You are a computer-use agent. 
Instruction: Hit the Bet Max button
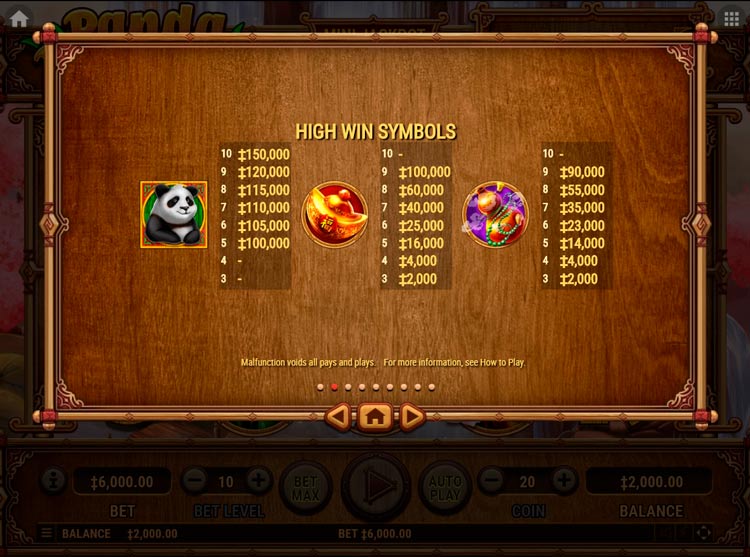pos(305,487)
